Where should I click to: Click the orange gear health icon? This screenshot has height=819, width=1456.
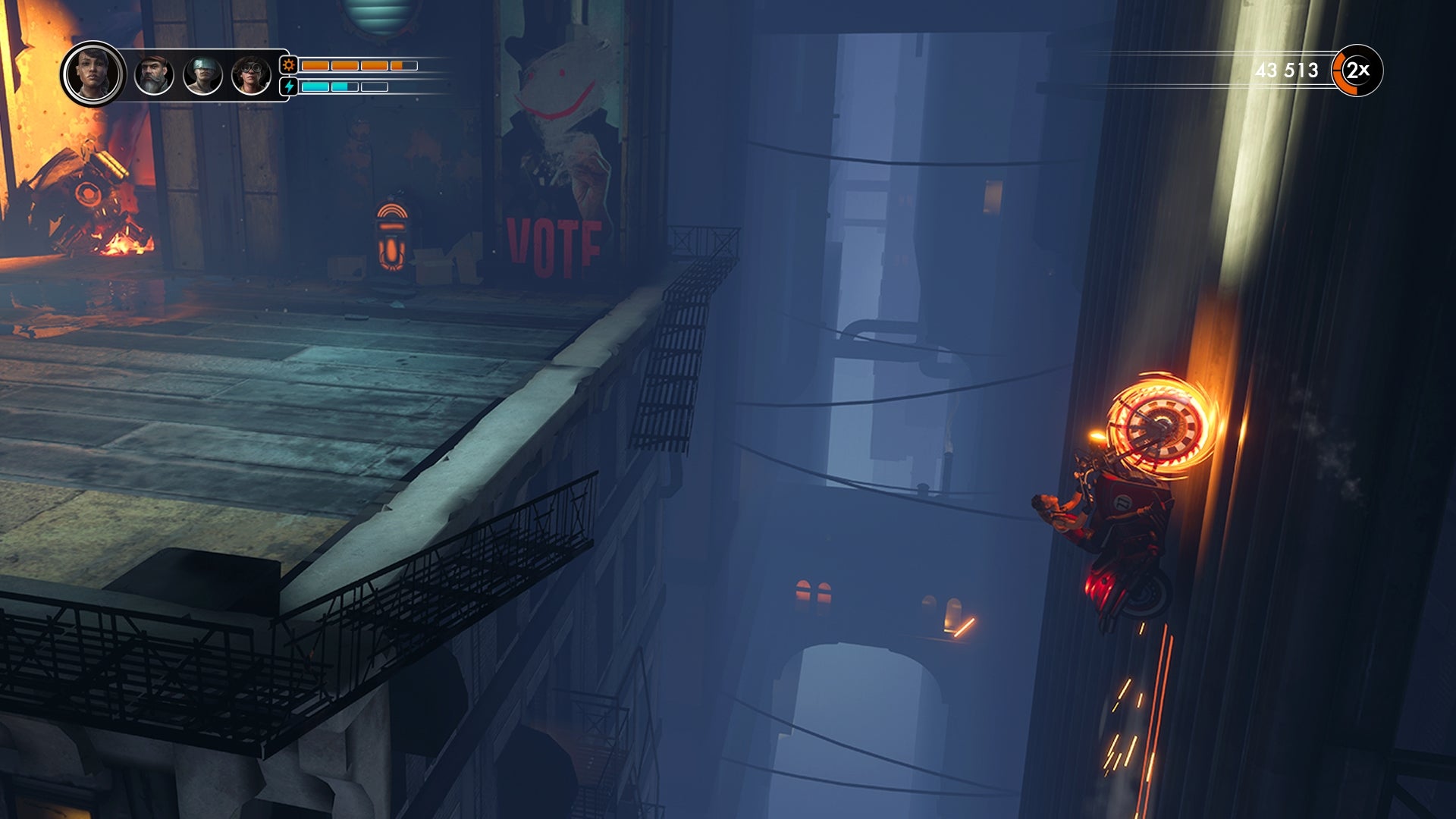pyautogui.click(x=287, y=66)
